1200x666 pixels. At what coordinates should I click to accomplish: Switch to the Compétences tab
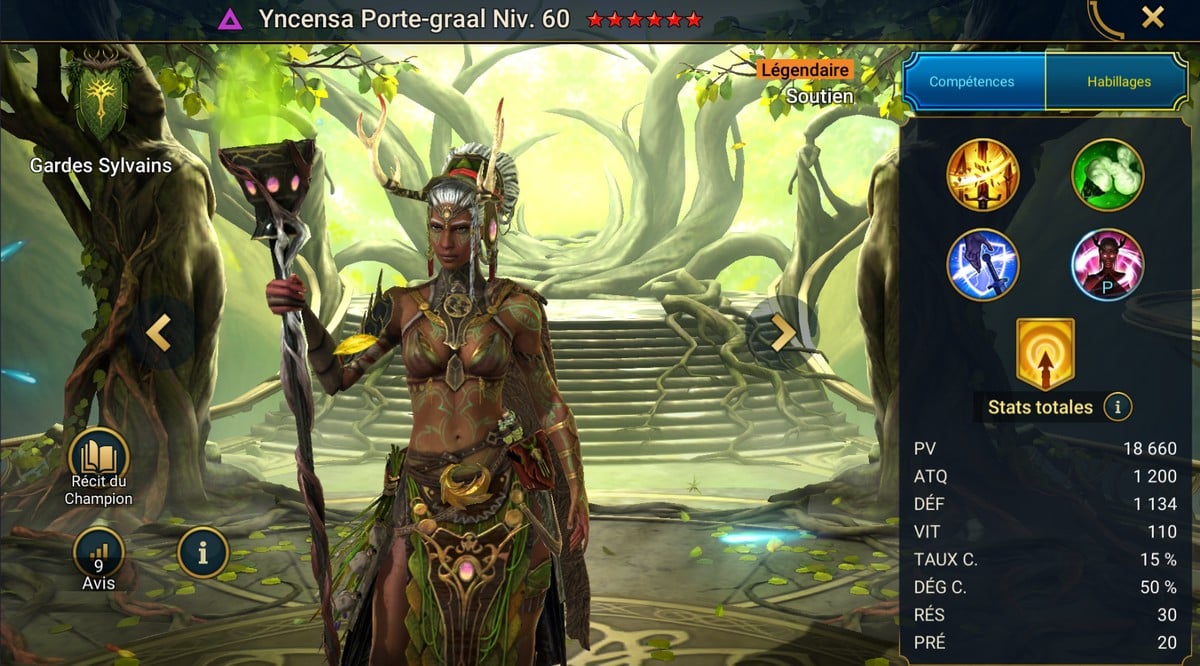(972, 82)
